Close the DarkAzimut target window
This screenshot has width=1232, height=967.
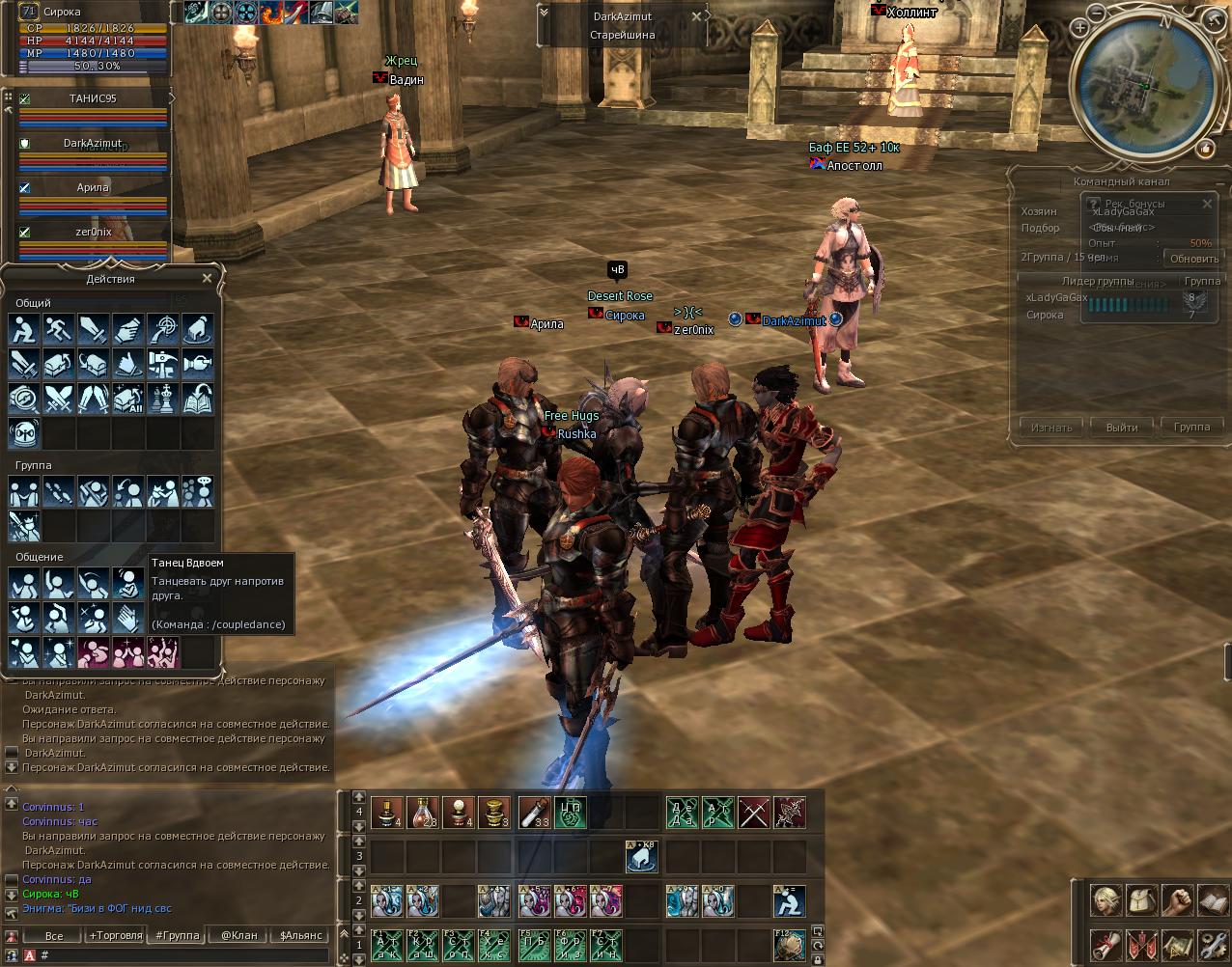coord(696,16)
